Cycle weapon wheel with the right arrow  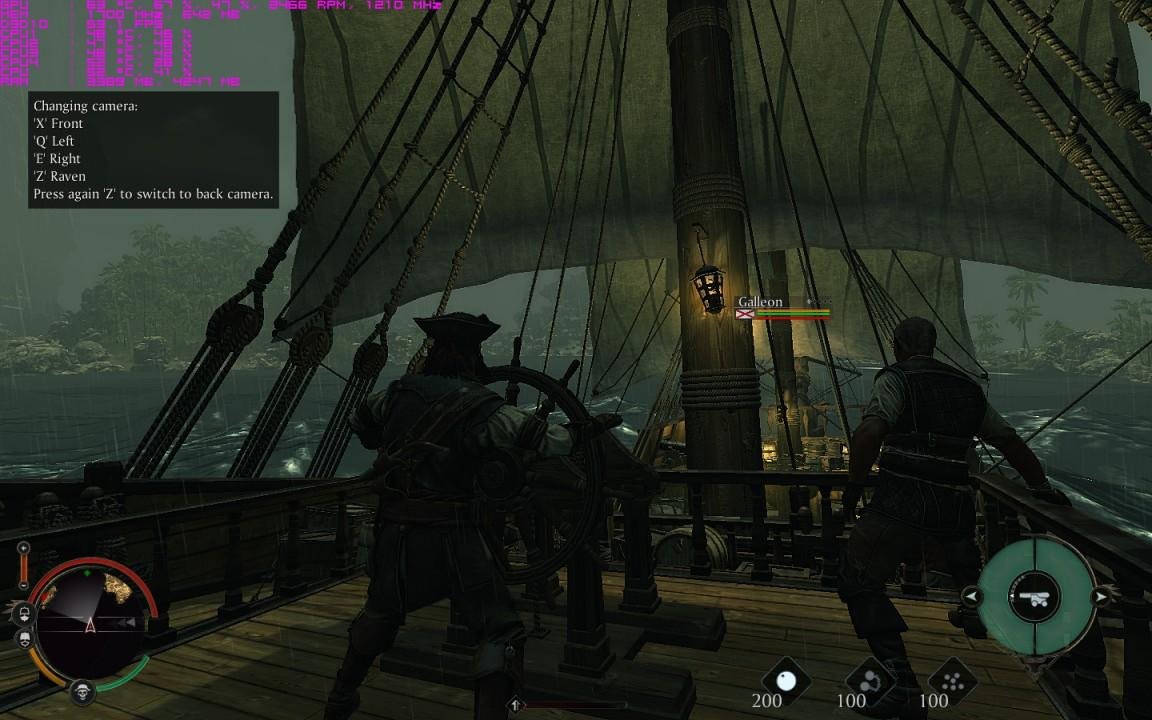tap(1100, 597)
